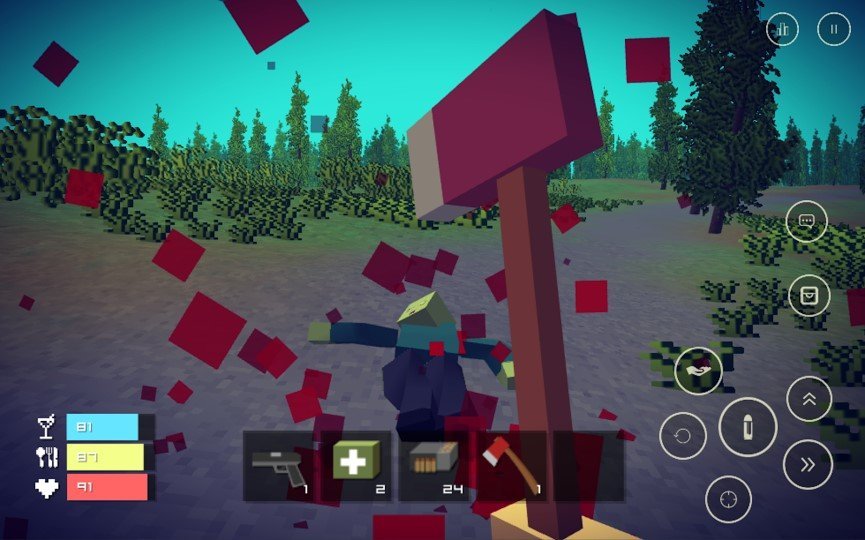Tap the double right-chevron sprint button

tap(808, 463)
